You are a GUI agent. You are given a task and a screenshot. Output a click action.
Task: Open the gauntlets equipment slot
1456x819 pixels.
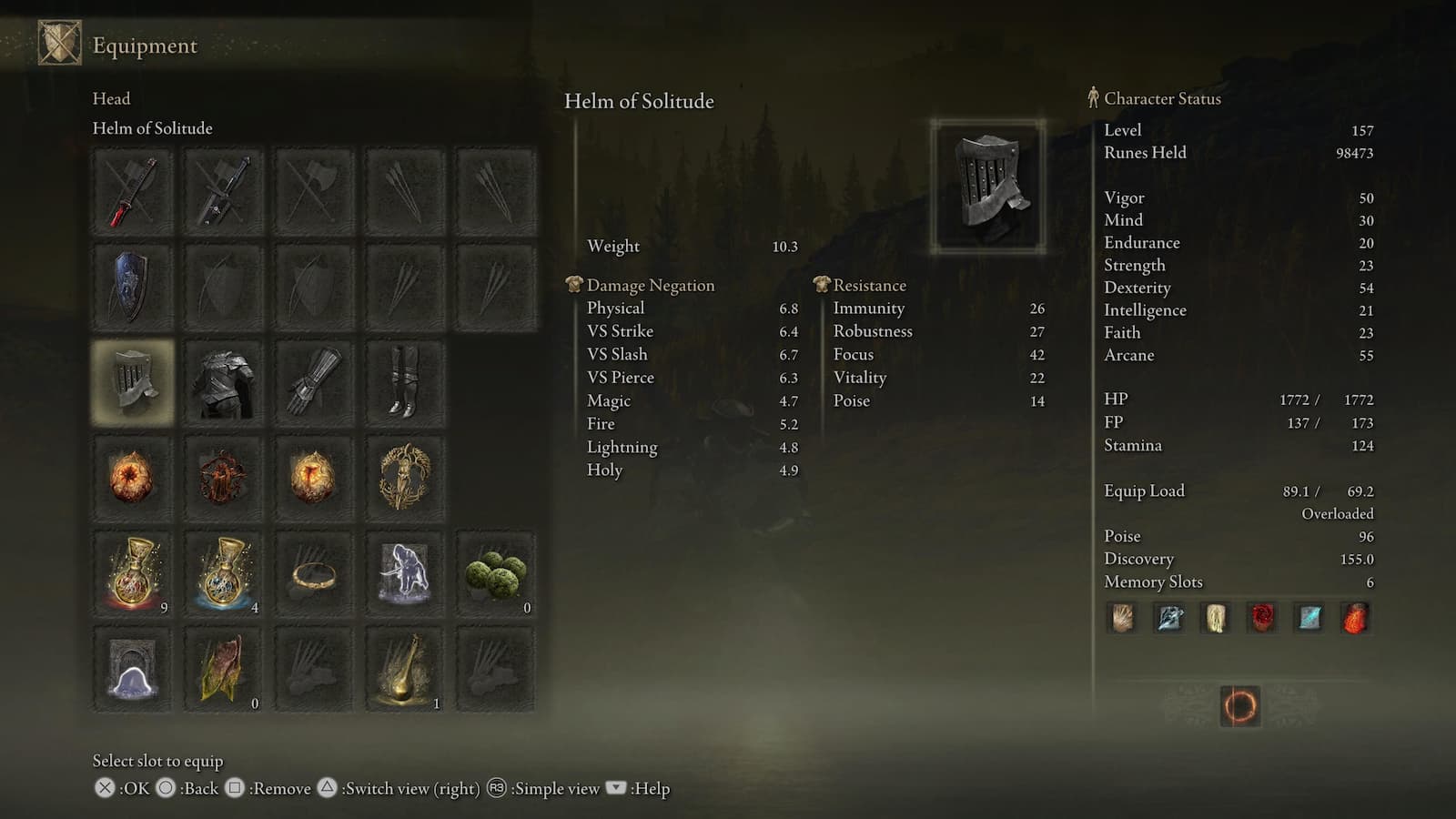point(314,382)
